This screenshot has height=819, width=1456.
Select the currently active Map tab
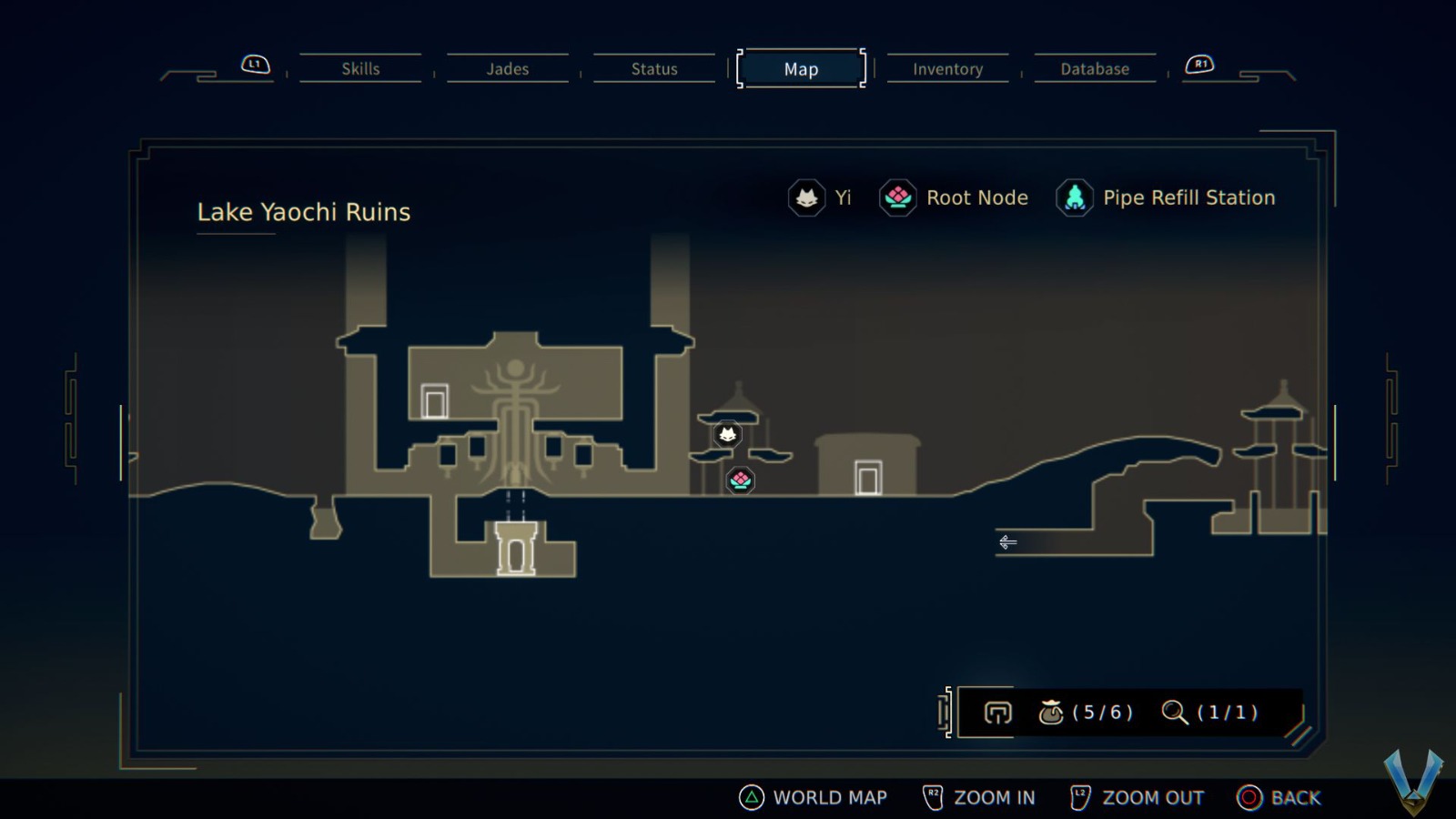800,68
